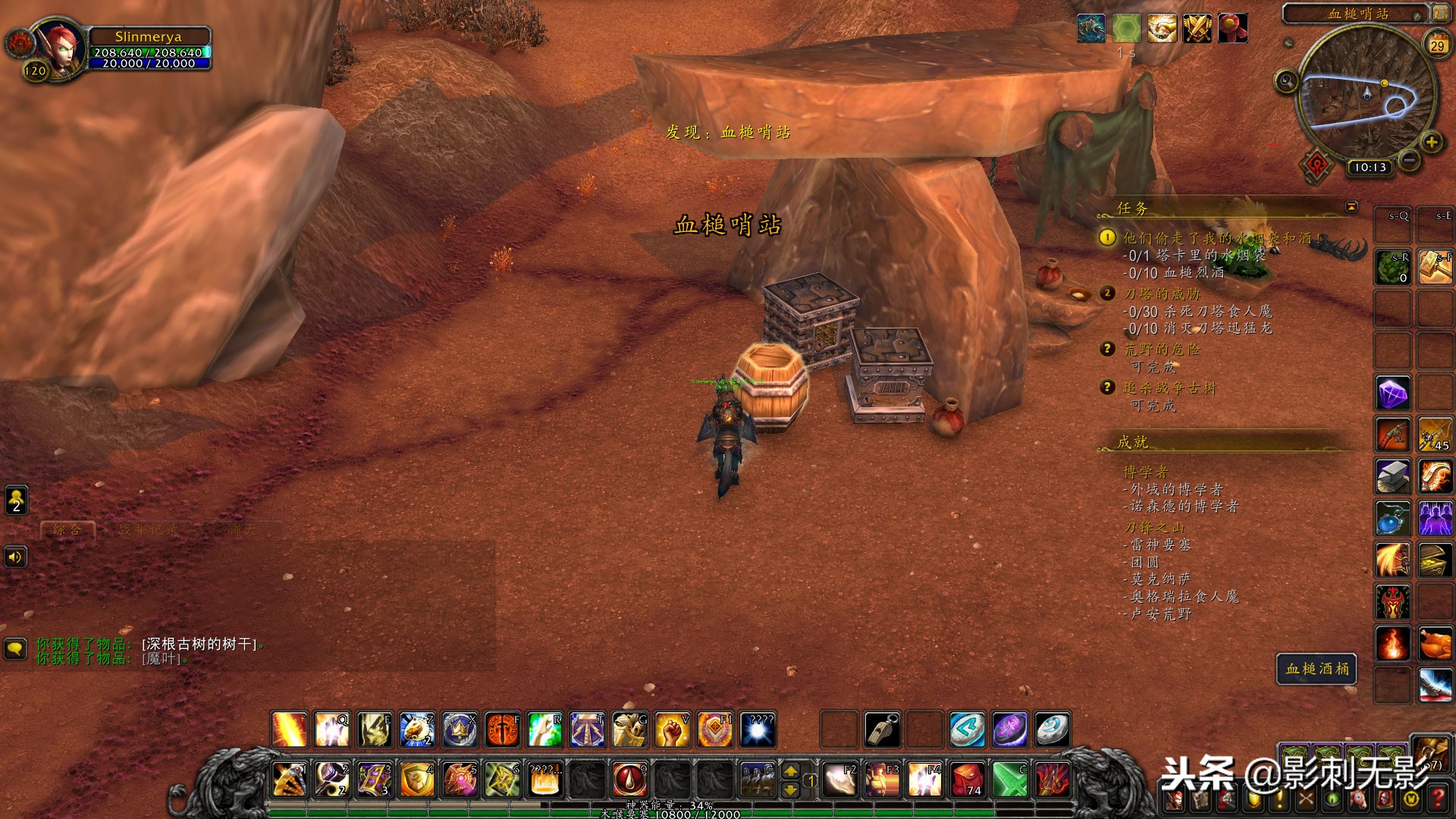
Task: Toggle the chat voice speaker button
Action: point(15,557)
